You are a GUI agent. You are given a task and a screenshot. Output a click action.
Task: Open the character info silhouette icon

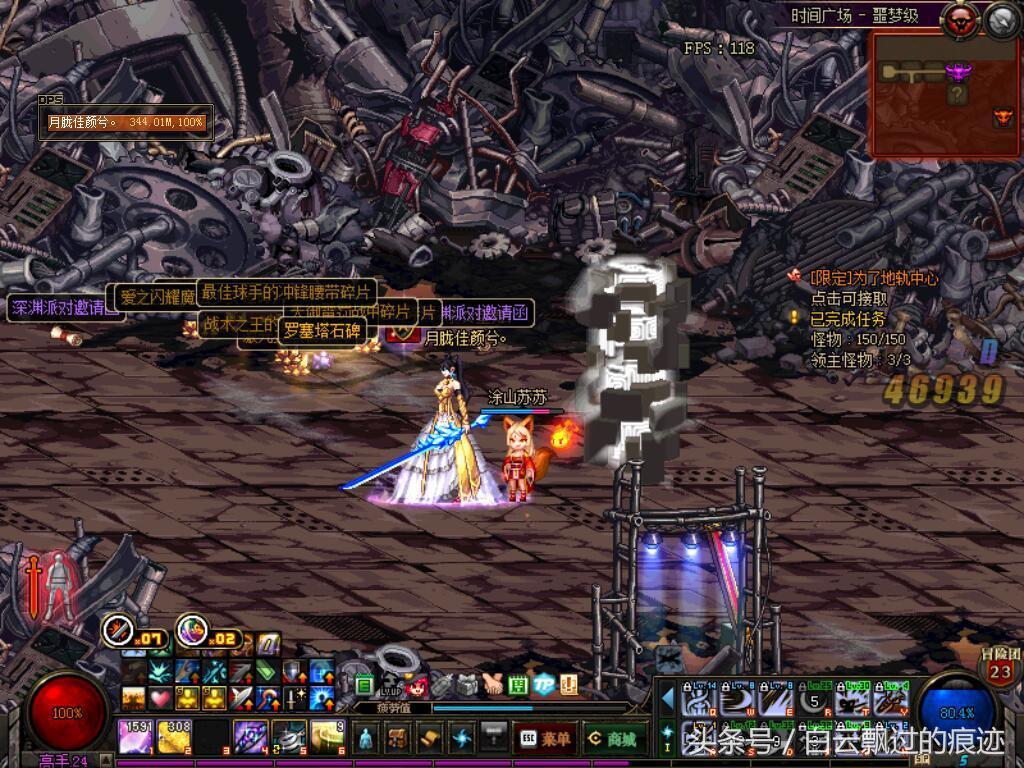(x=366, y=739)
